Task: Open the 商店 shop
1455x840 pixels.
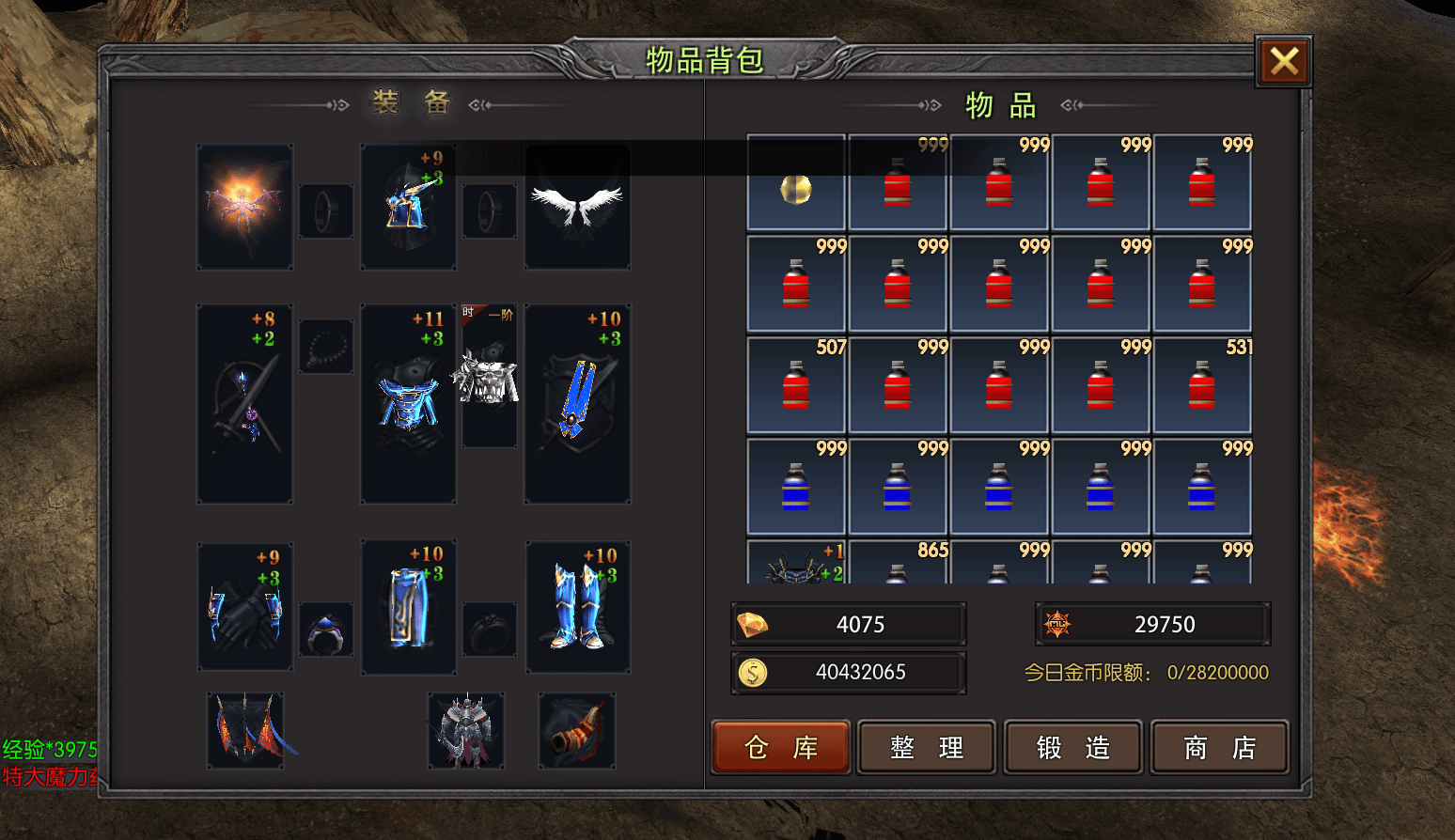Action: (1219, 747)
